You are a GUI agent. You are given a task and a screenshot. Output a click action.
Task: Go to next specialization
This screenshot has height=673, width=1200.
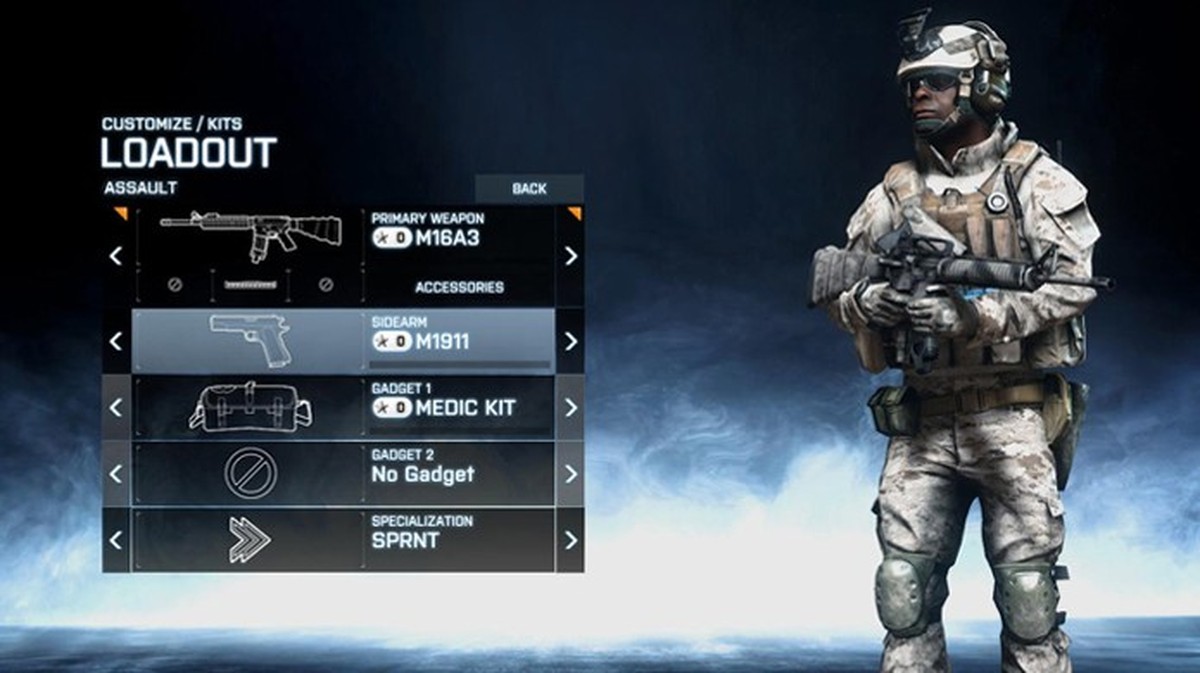pos(570,540)
